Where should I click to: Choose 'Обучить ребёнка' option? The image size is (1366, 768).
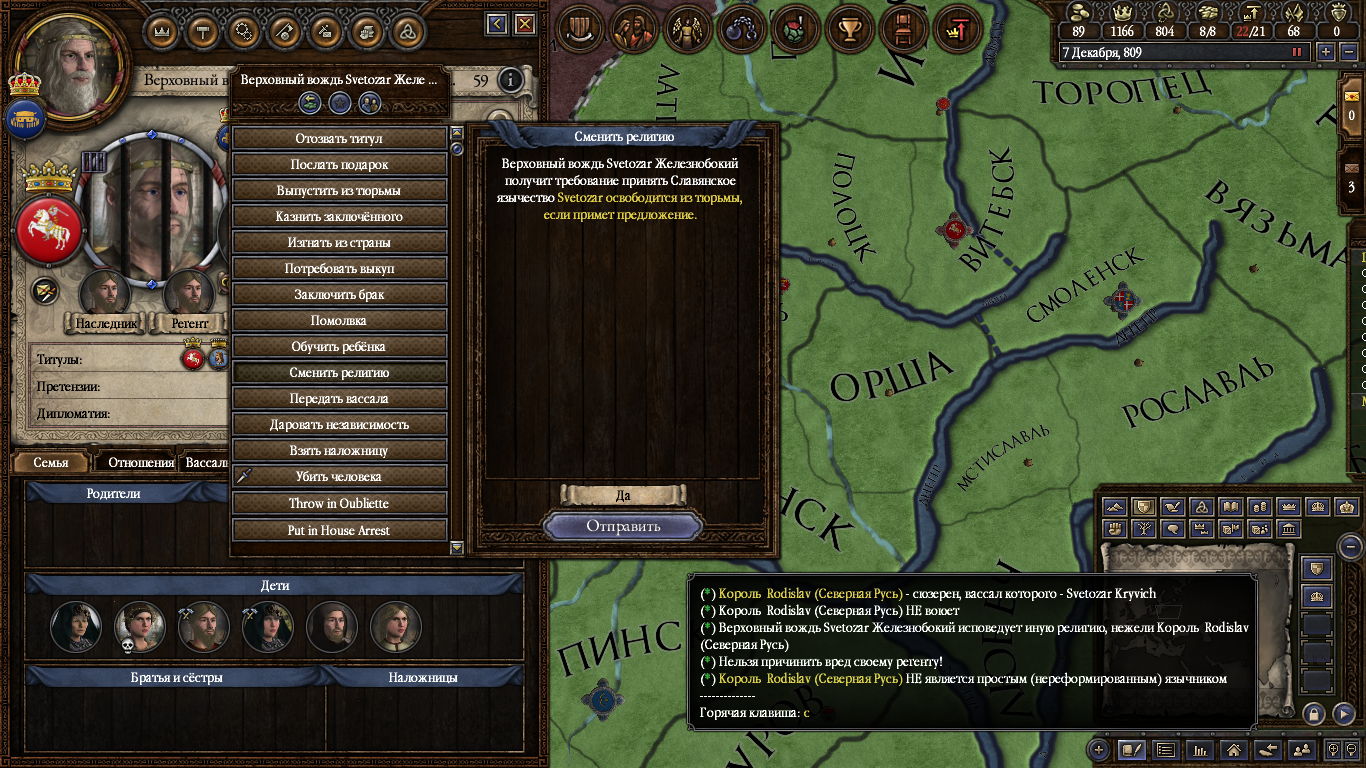click(x=339, y=346)
